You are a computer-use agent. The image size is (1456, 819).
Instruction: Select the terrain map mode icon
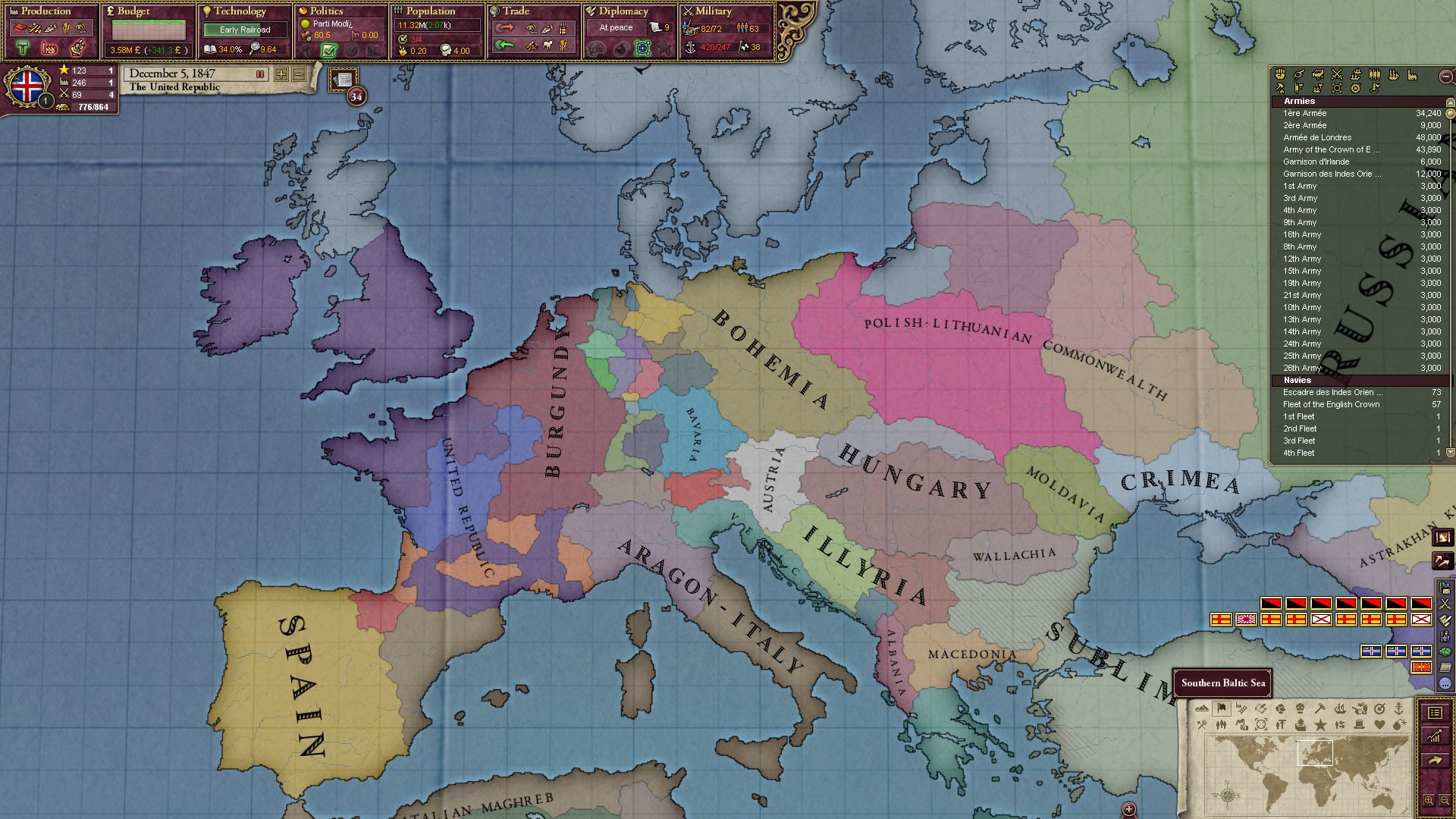pyautogui.click(x=1202, y=708)
